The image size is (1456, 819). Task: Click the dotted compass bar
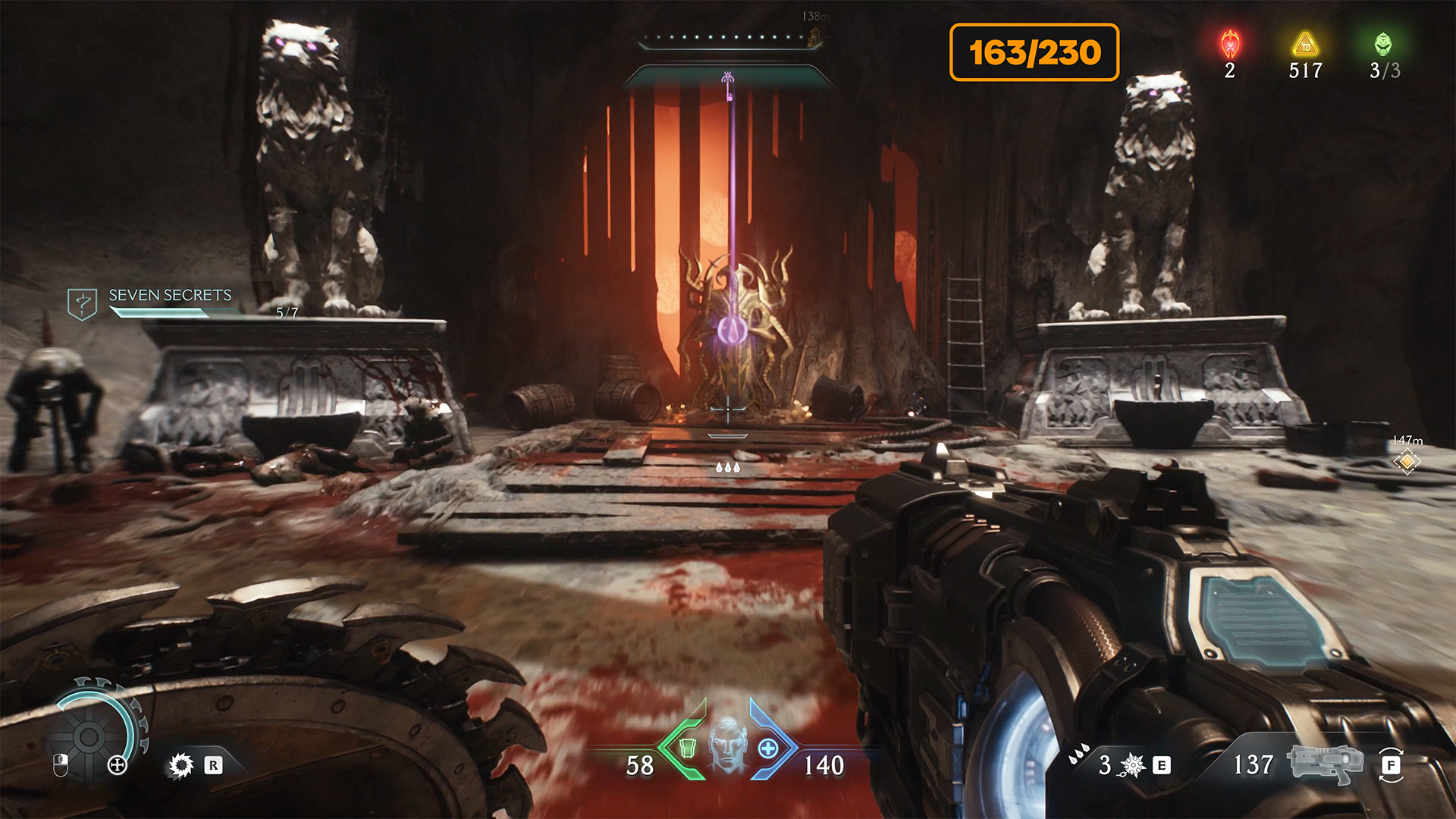click(730, 37)
